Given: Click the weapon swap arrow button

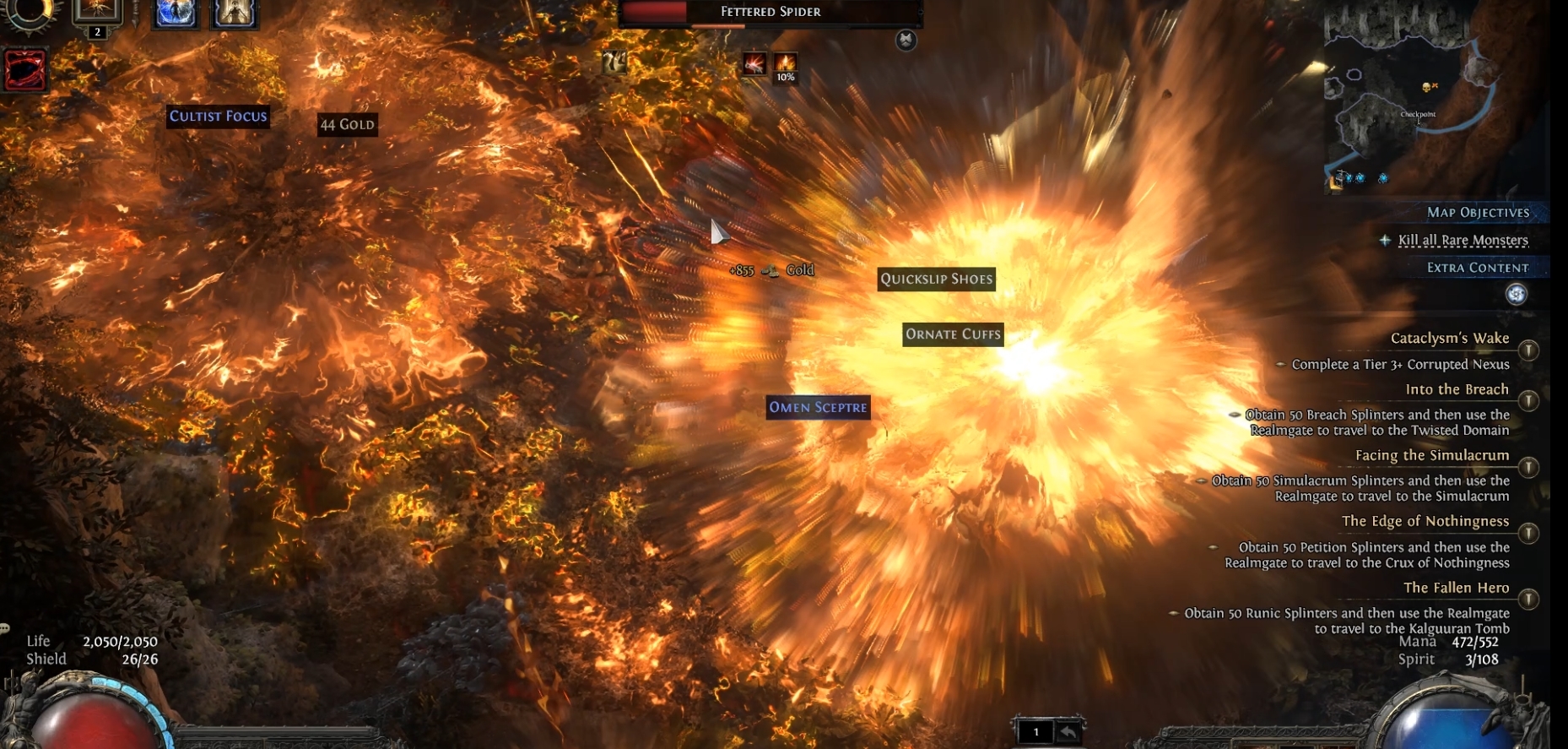Looking at the screenshot, I should 1068,732.
